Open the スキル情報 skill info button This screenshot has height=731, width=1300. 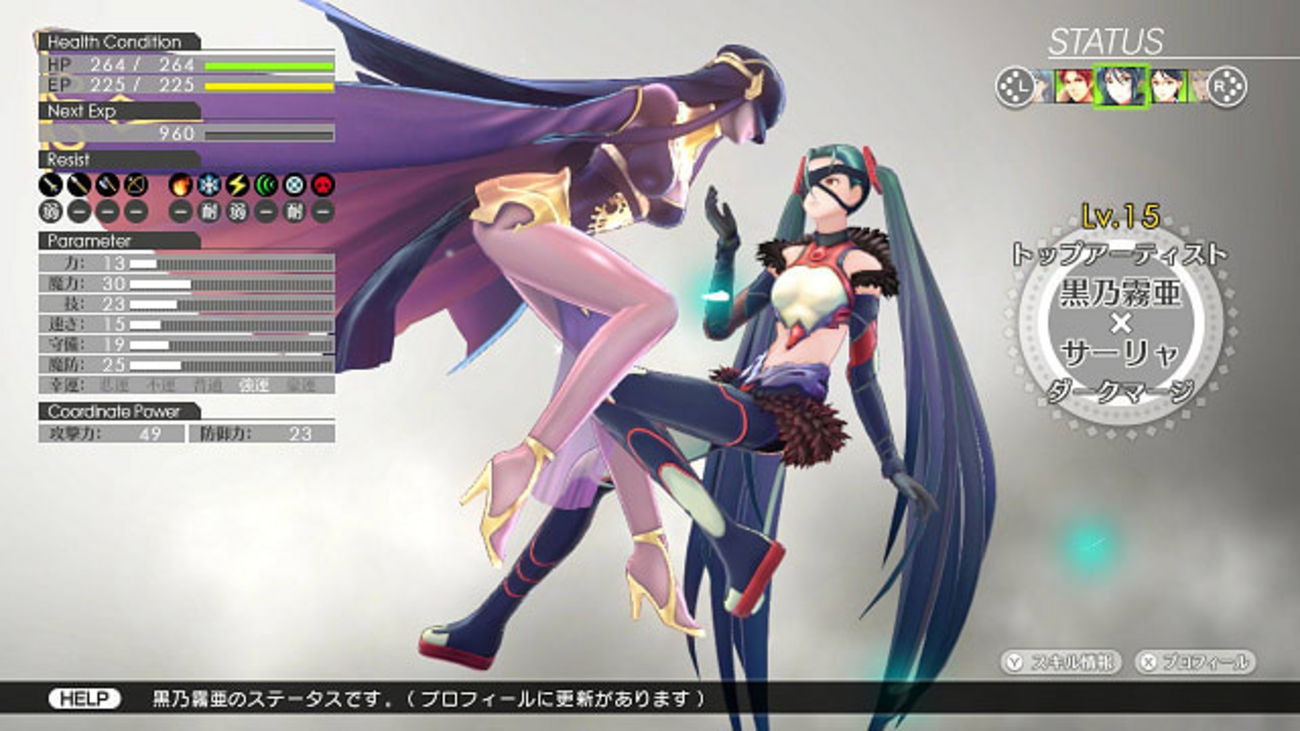coord(1062,662)
